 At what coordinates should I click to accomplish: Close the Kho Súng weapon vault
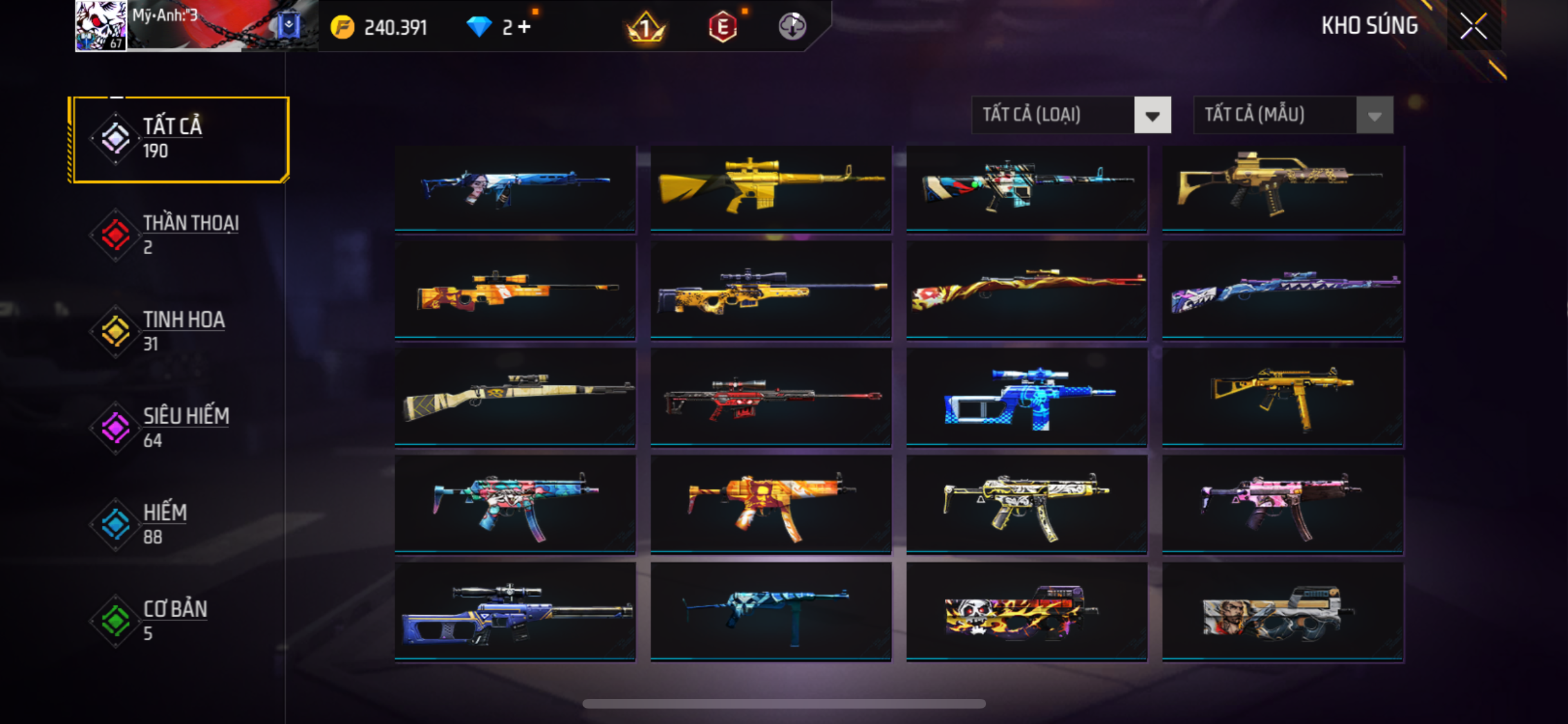click(1473, 26)
